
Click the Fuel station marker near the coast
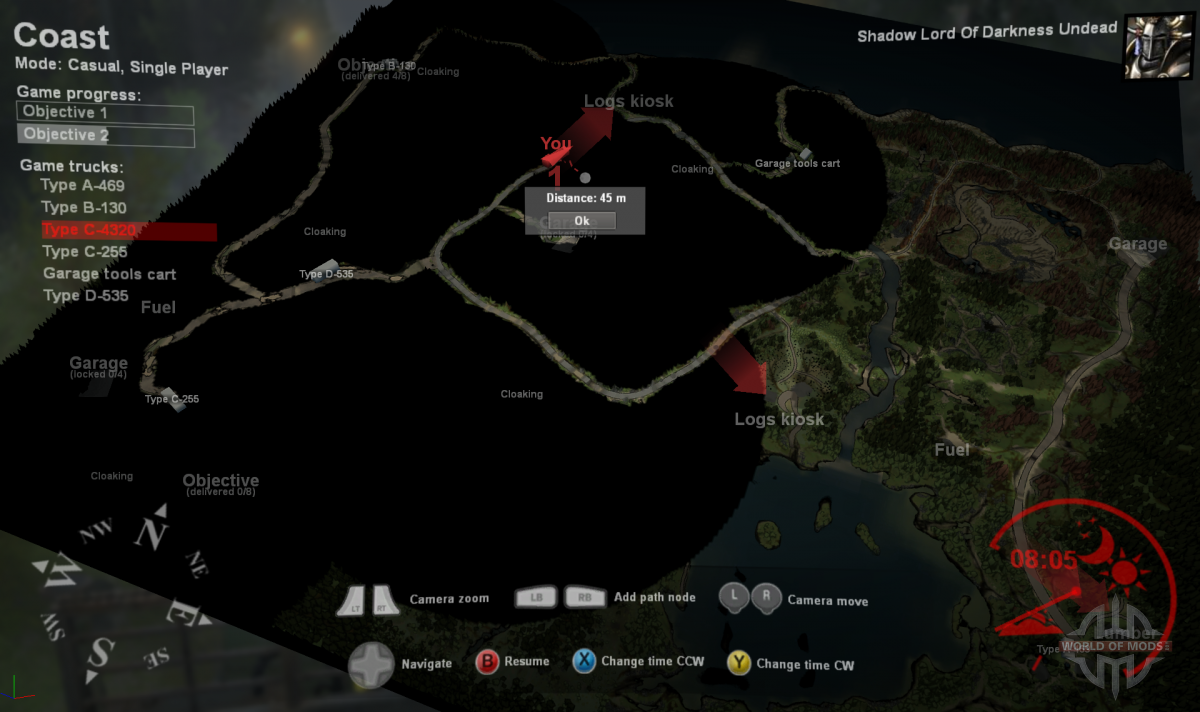click(x=951, y=450)
